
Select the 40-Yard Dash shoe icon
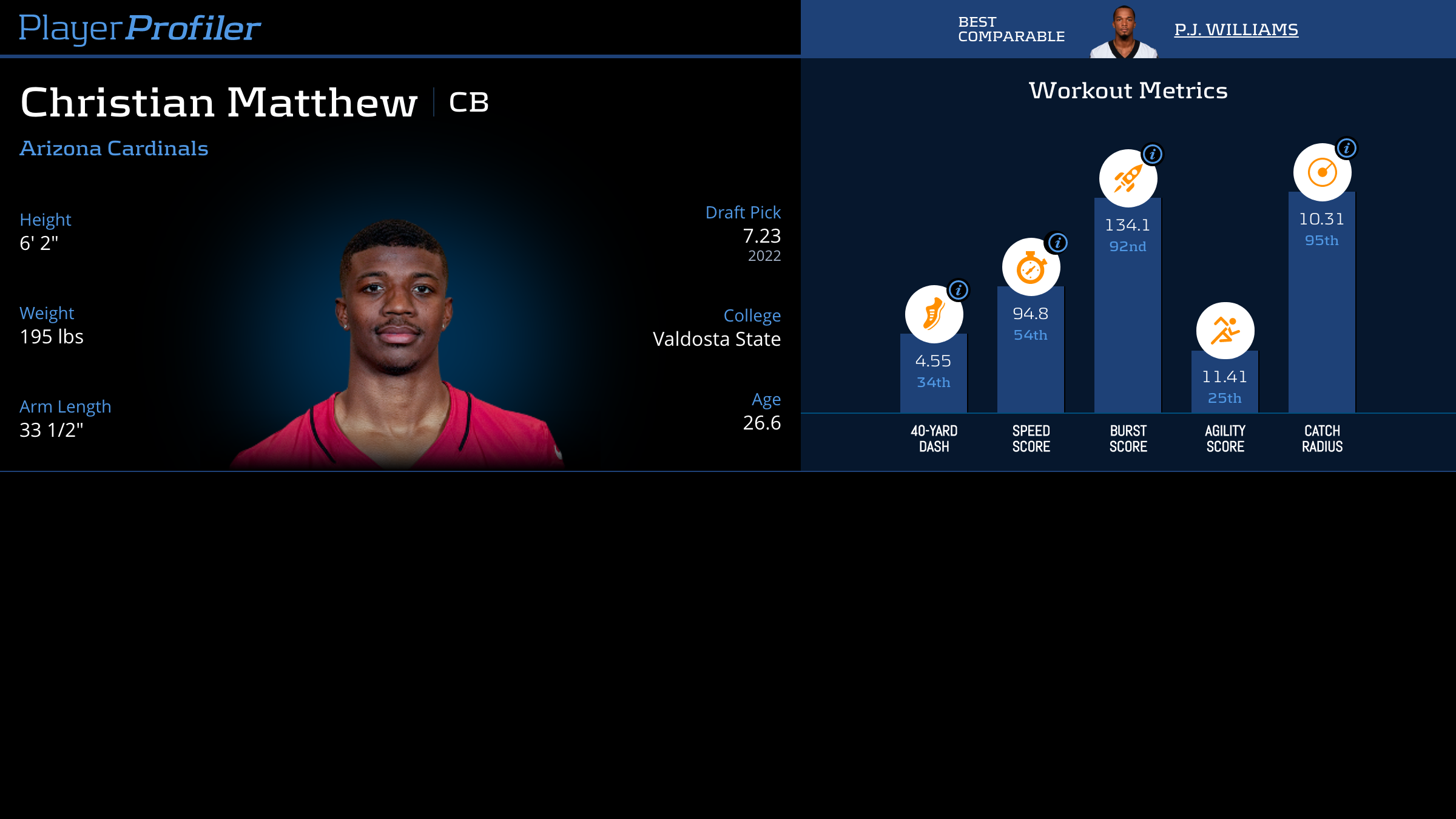(934, 314)
